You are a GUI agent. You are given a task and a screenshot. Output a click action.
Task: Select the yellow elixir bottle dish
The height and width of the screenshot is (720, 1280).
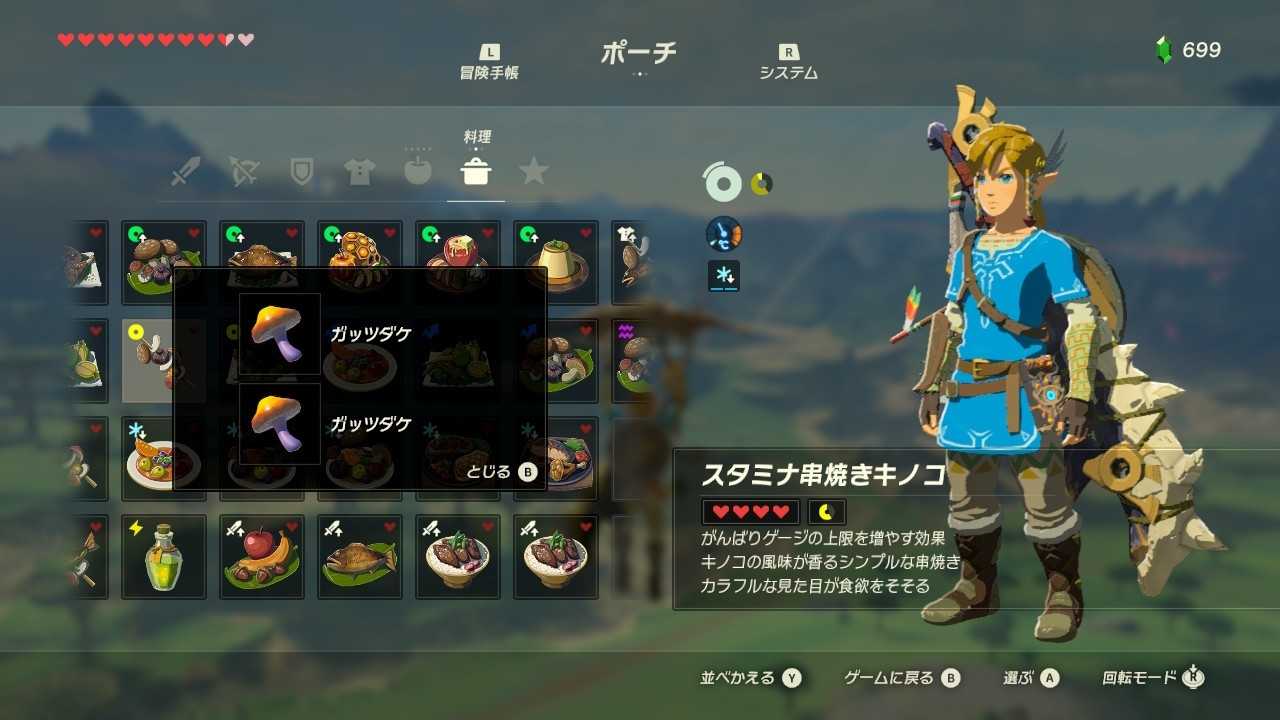point(163,557)
